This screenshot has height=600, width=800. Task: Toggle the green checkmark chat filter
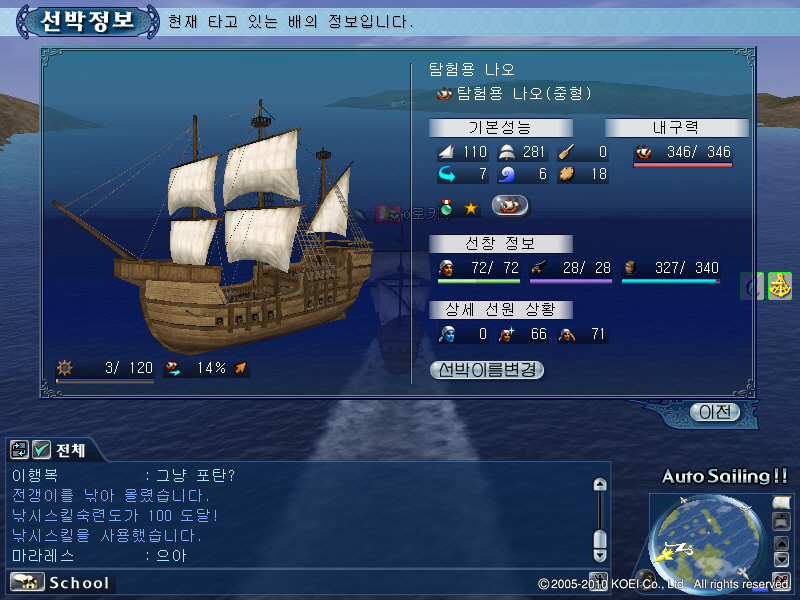pos(41,450)
